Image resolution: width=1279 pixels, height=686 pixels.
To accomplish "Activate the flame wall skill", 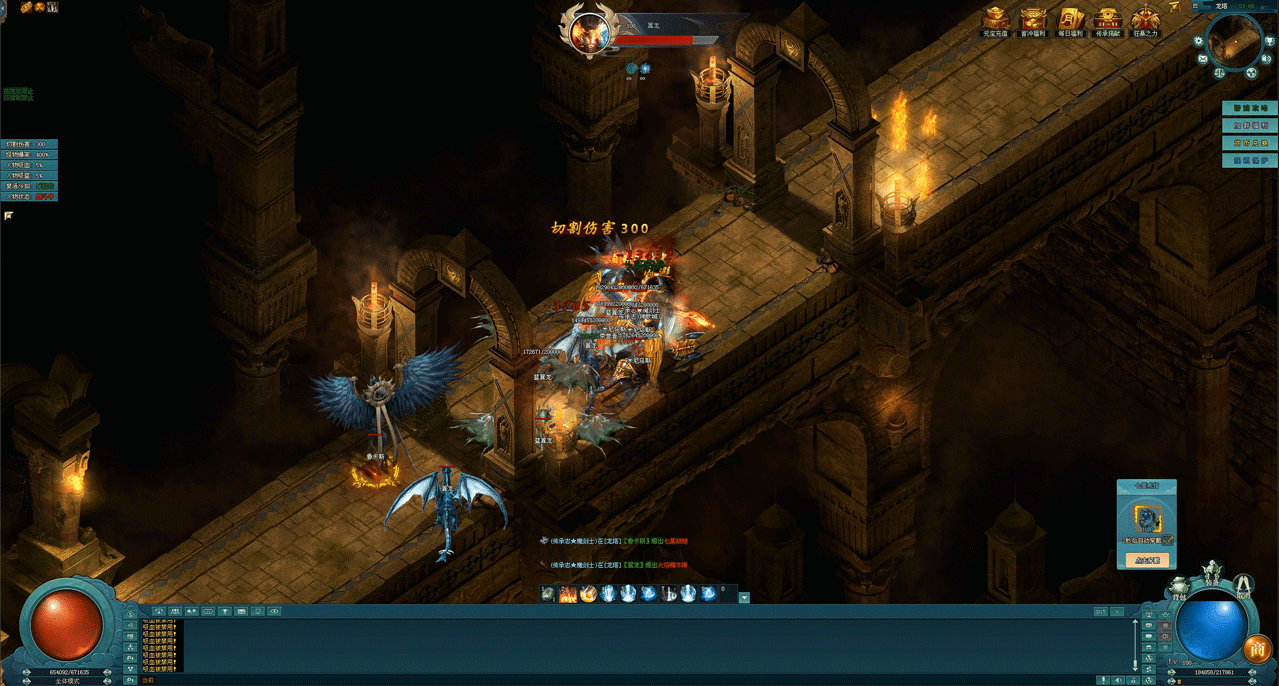I will point(568,594).
